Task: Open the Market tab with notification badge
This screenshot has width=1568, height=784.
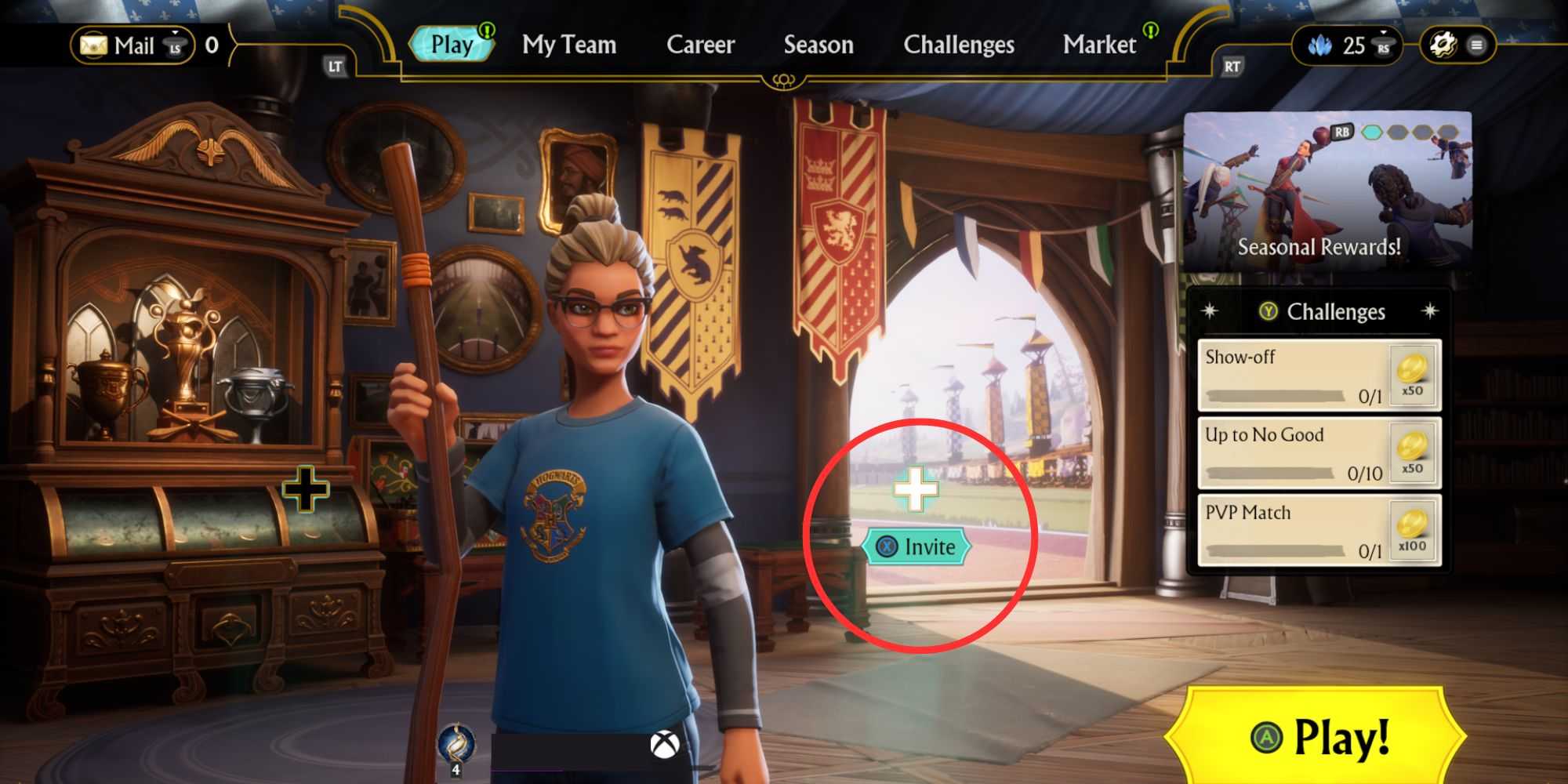Action: (1101, 45)
